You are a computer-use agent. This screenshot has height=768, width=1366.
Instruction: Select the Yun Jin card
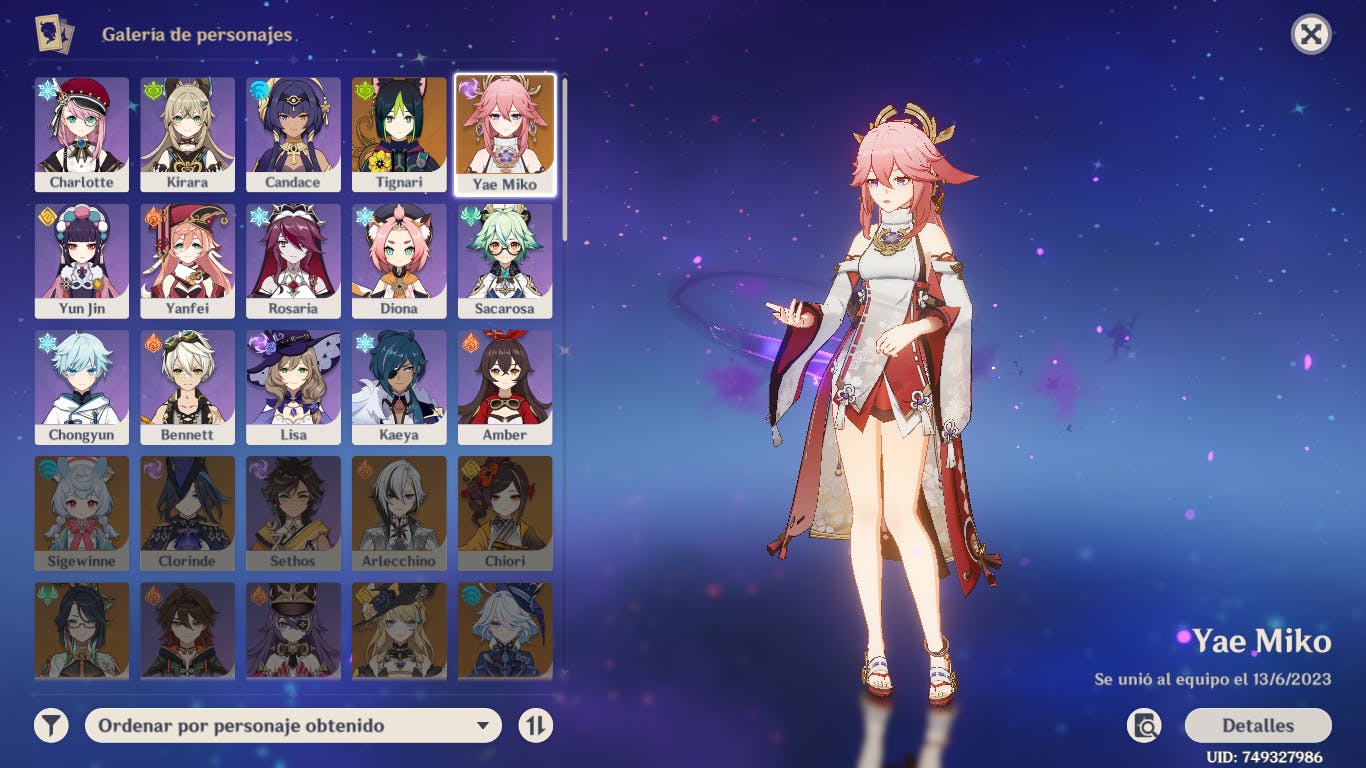click(82, 261)
